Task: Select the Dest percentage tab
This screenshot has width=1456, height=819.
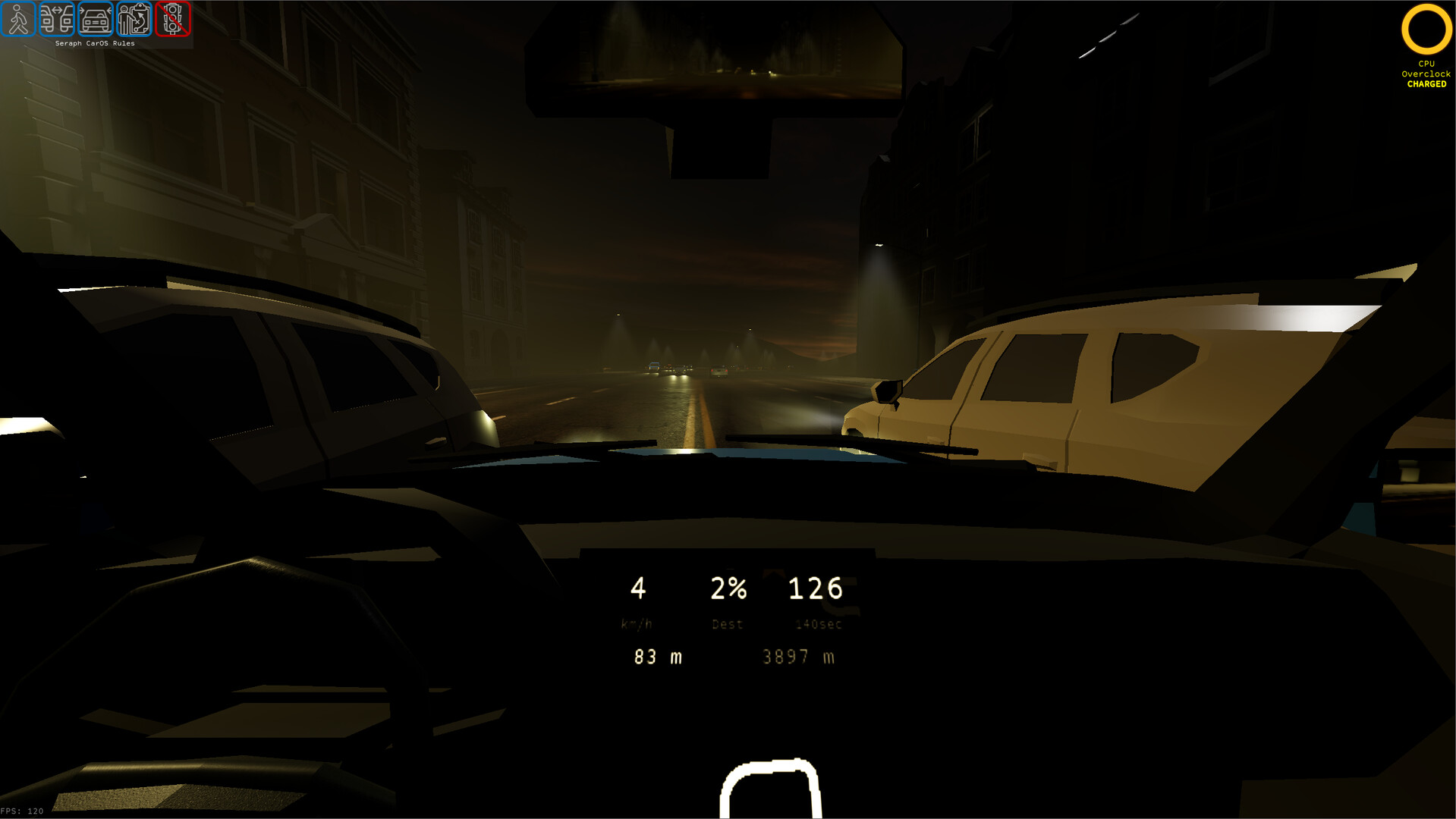Action: pyautogui.click(x=727, y=624)
